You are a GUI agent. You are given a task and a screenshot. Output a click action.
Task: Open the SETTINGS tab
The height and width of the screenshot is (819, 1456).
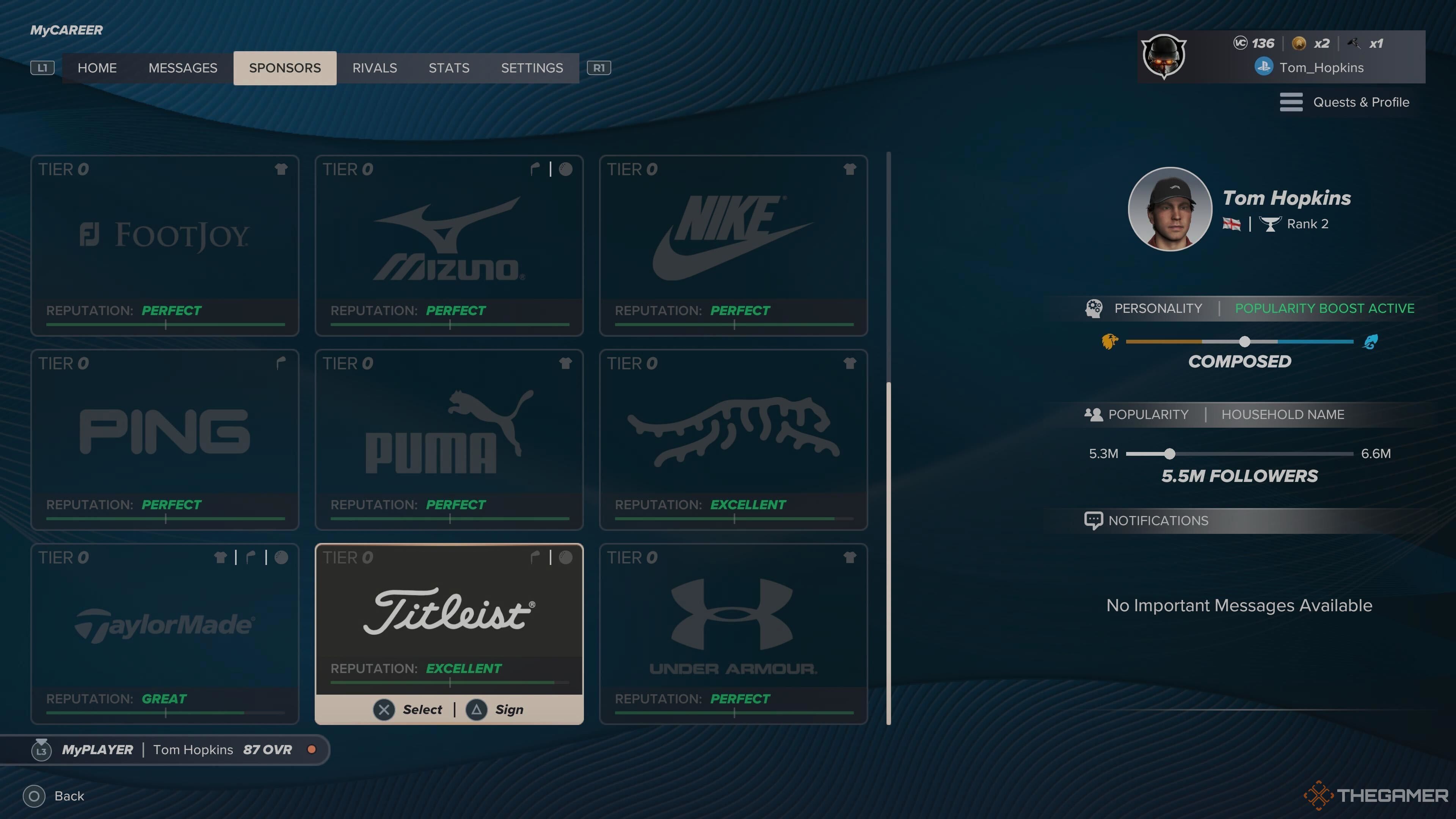[x=532, y=68]
